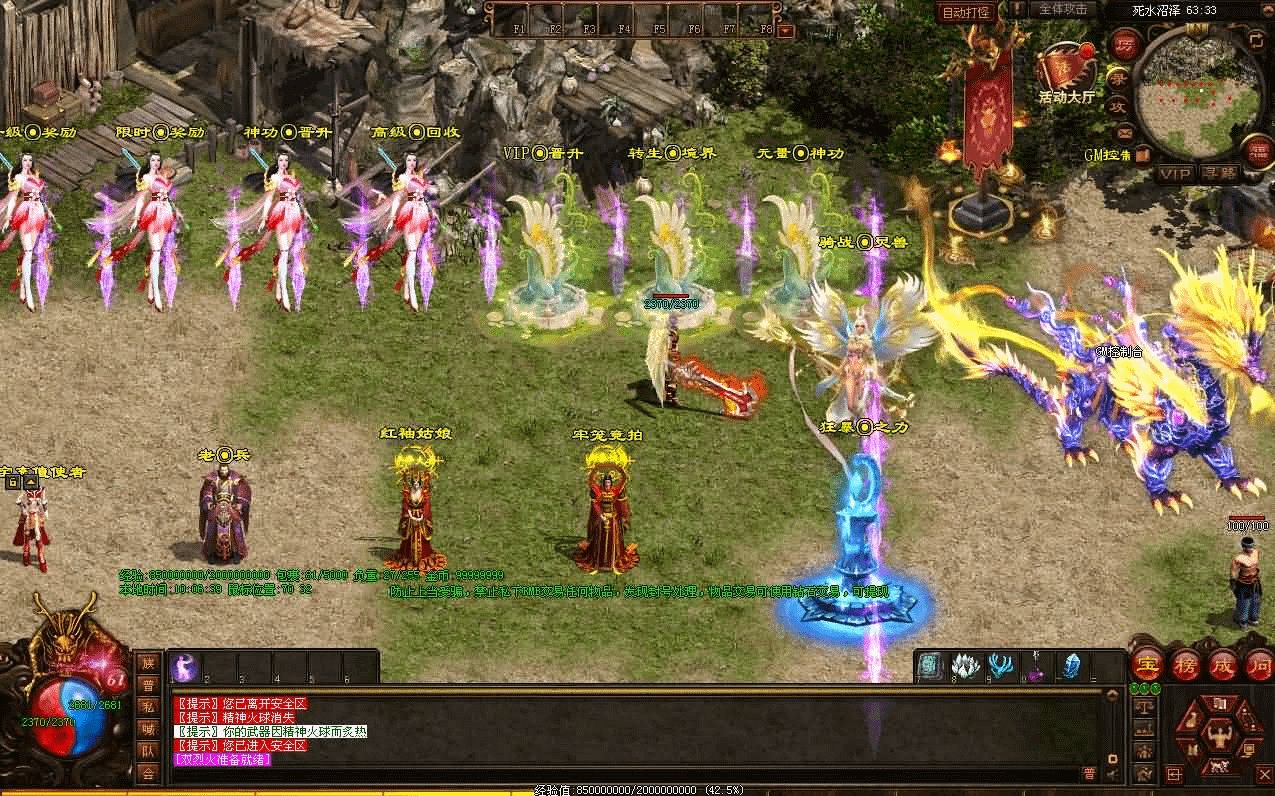The image size is (1275, 796).
Task: Toggle the 自动打怪 auto-fight button
Action: tap(968, 12)
